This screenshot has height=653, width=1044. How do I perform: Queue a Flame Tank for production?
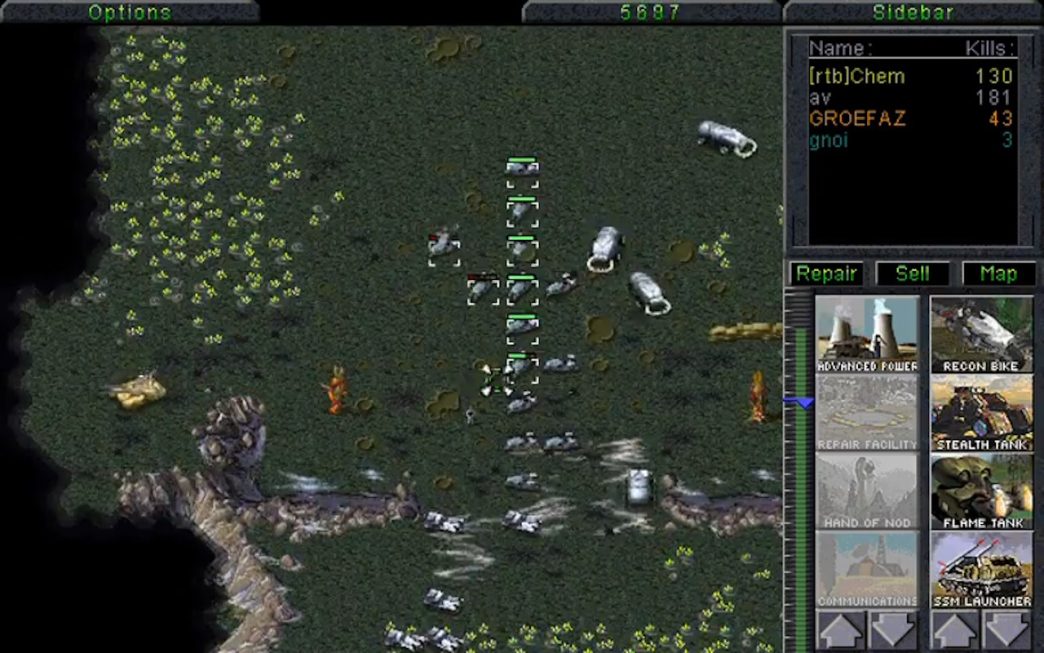981,491
